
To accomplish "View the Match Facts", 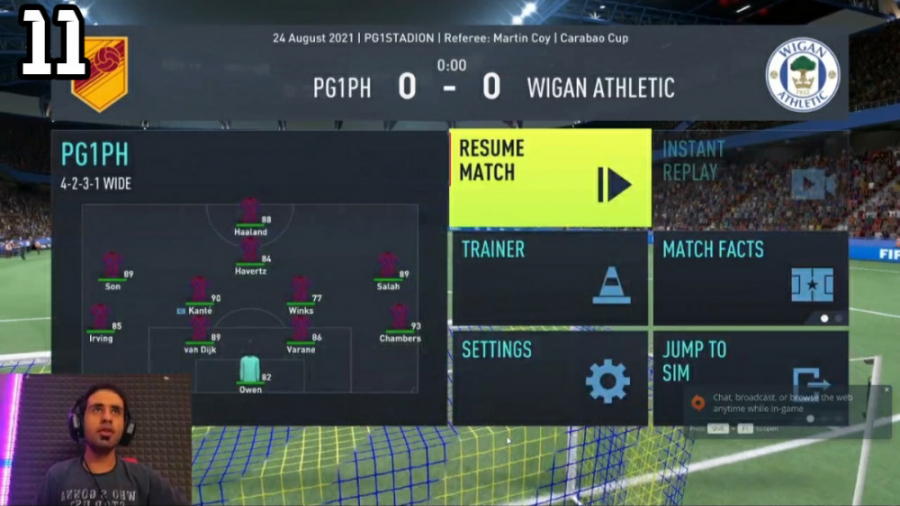I will (750, 277).
